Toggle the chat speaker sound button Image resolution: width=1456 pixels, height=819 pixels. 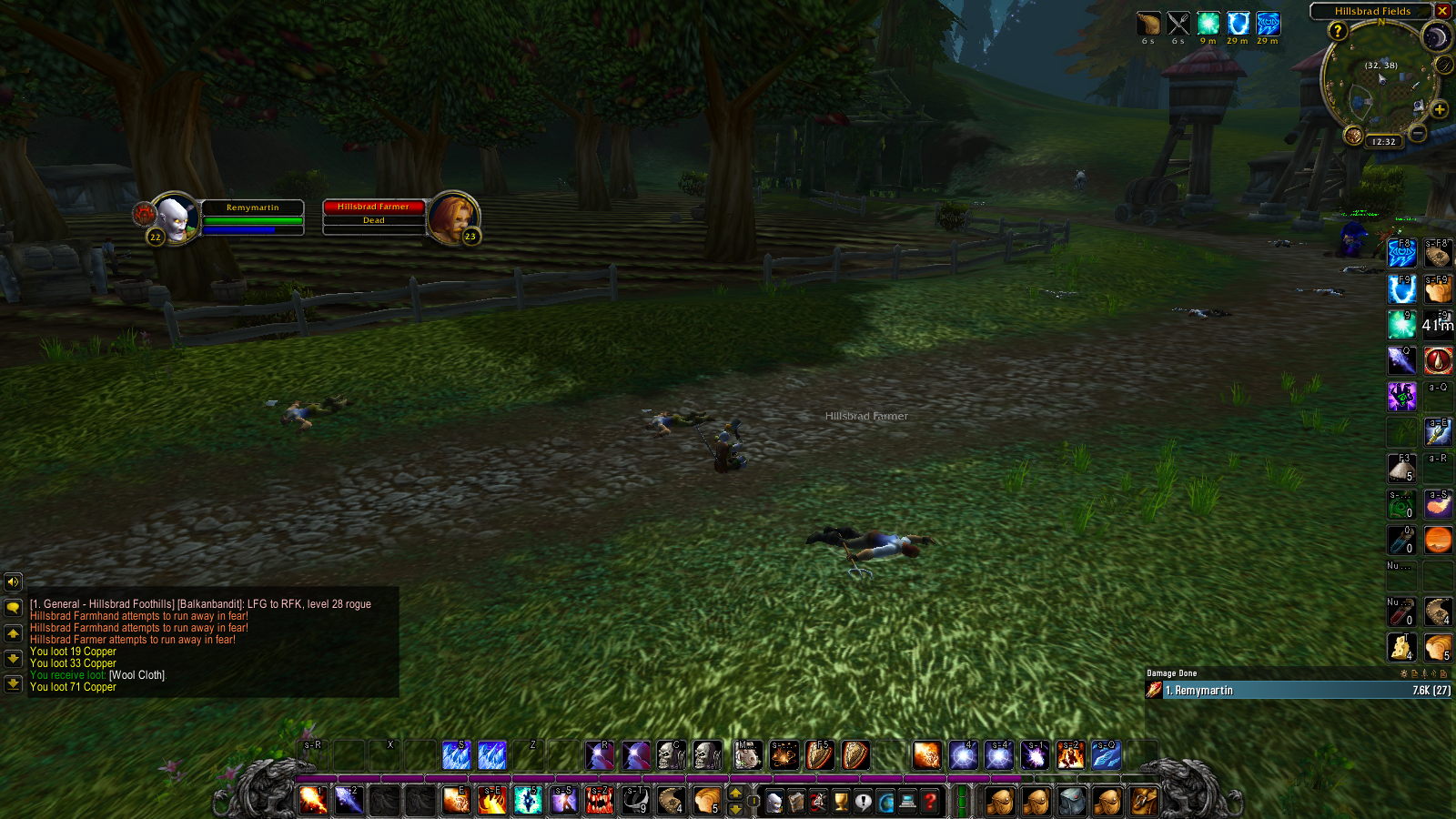pos(13,581)
